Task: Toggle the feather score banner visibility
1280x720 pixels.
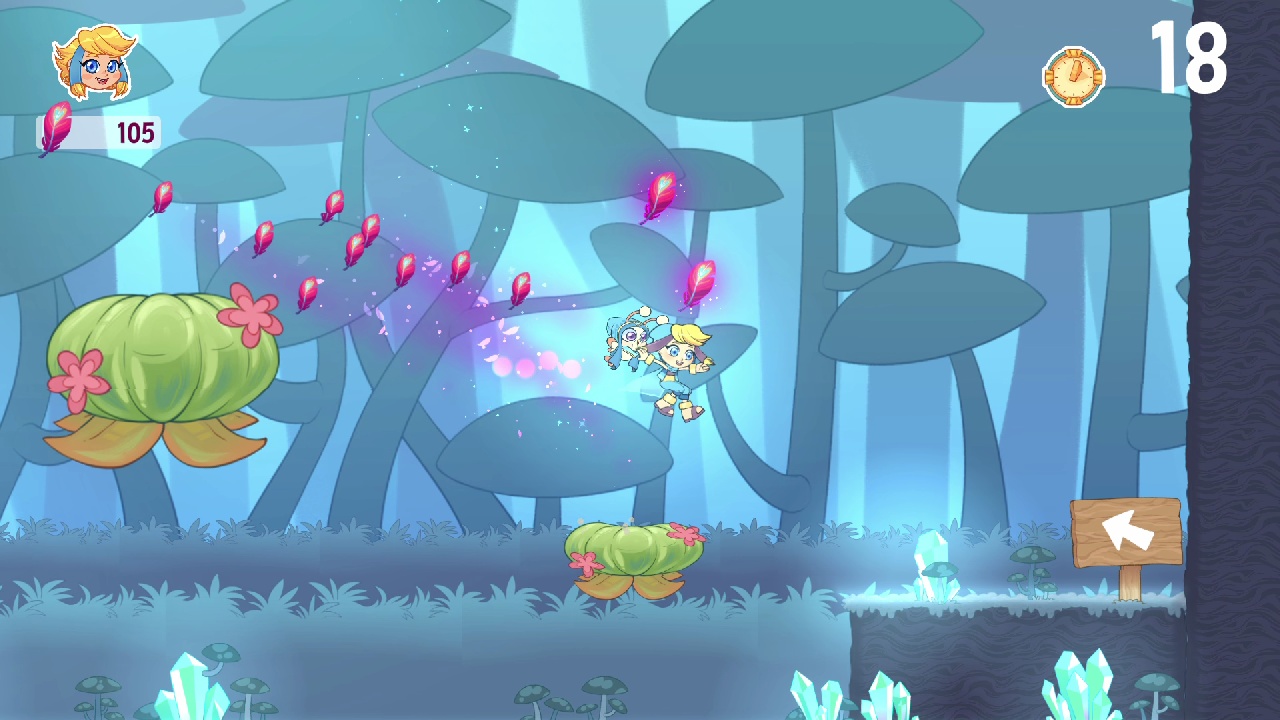Action: coord(100,131)
